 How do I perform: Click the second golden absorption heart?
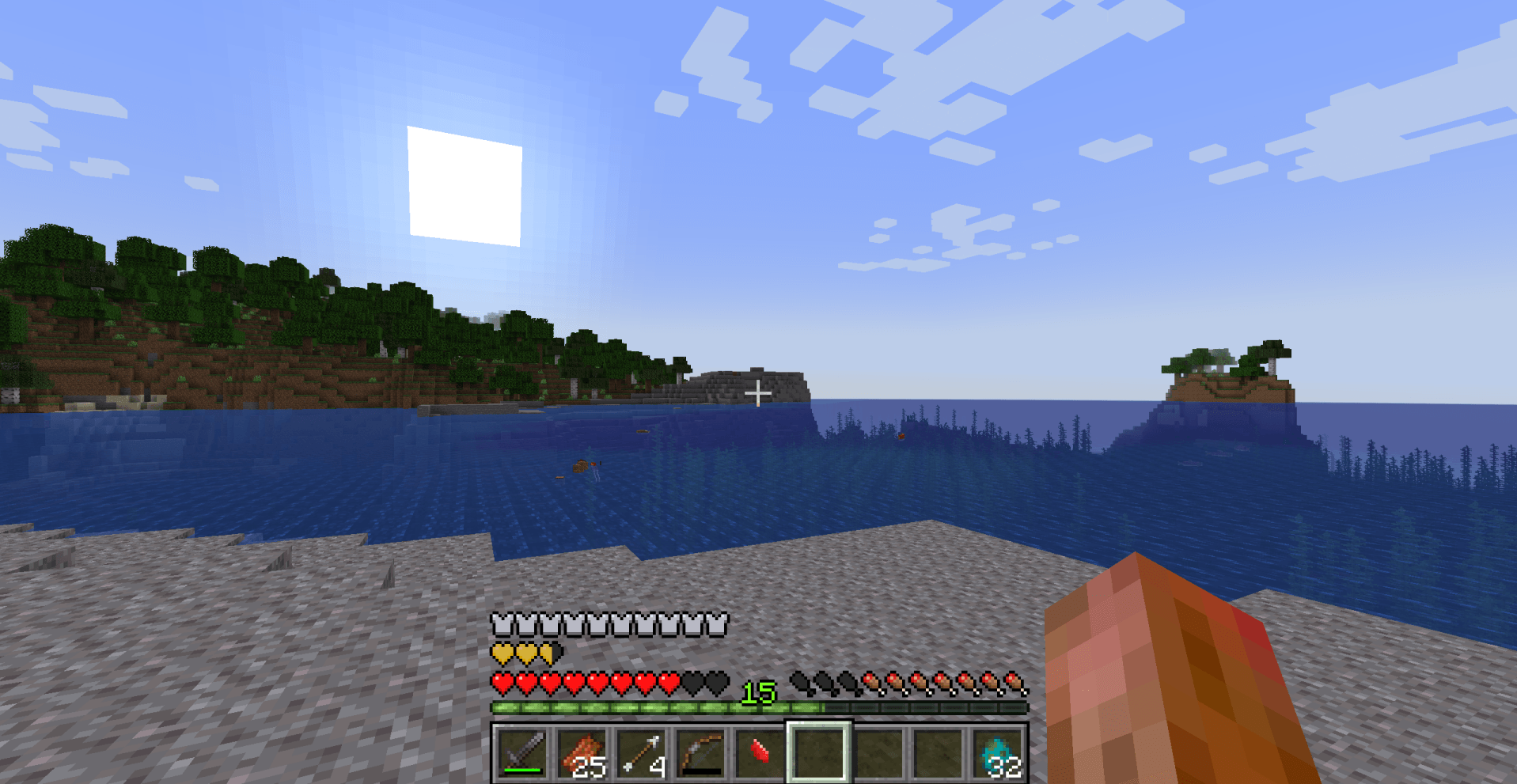tap(527, 653)
